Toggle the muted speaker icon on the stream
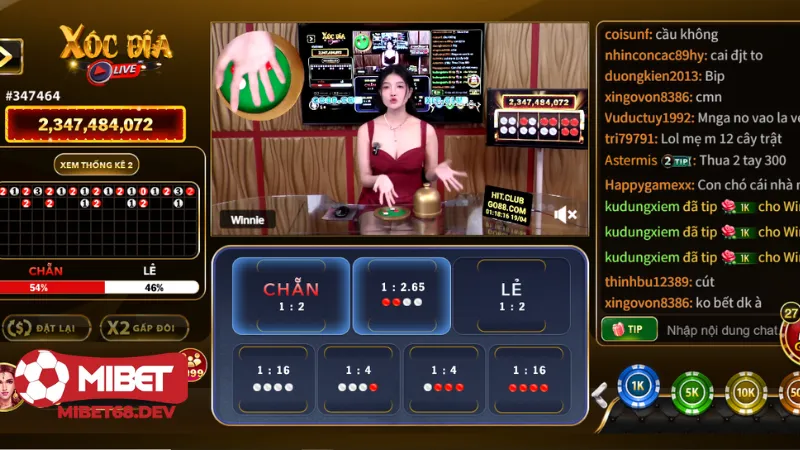The image size is (800, 450). click(x=565, y=214)
